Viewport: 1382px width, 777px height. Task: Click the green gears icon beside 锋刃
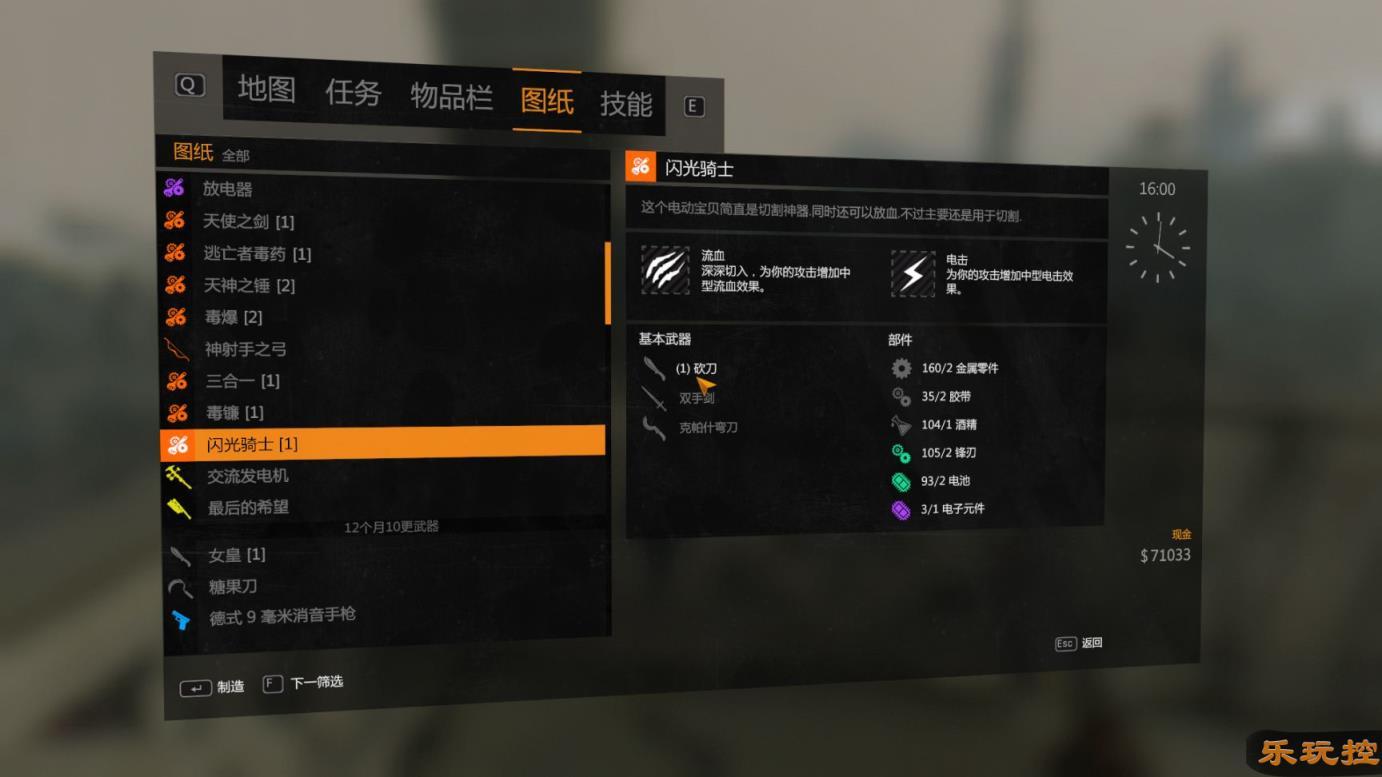[x=901, y=452]
